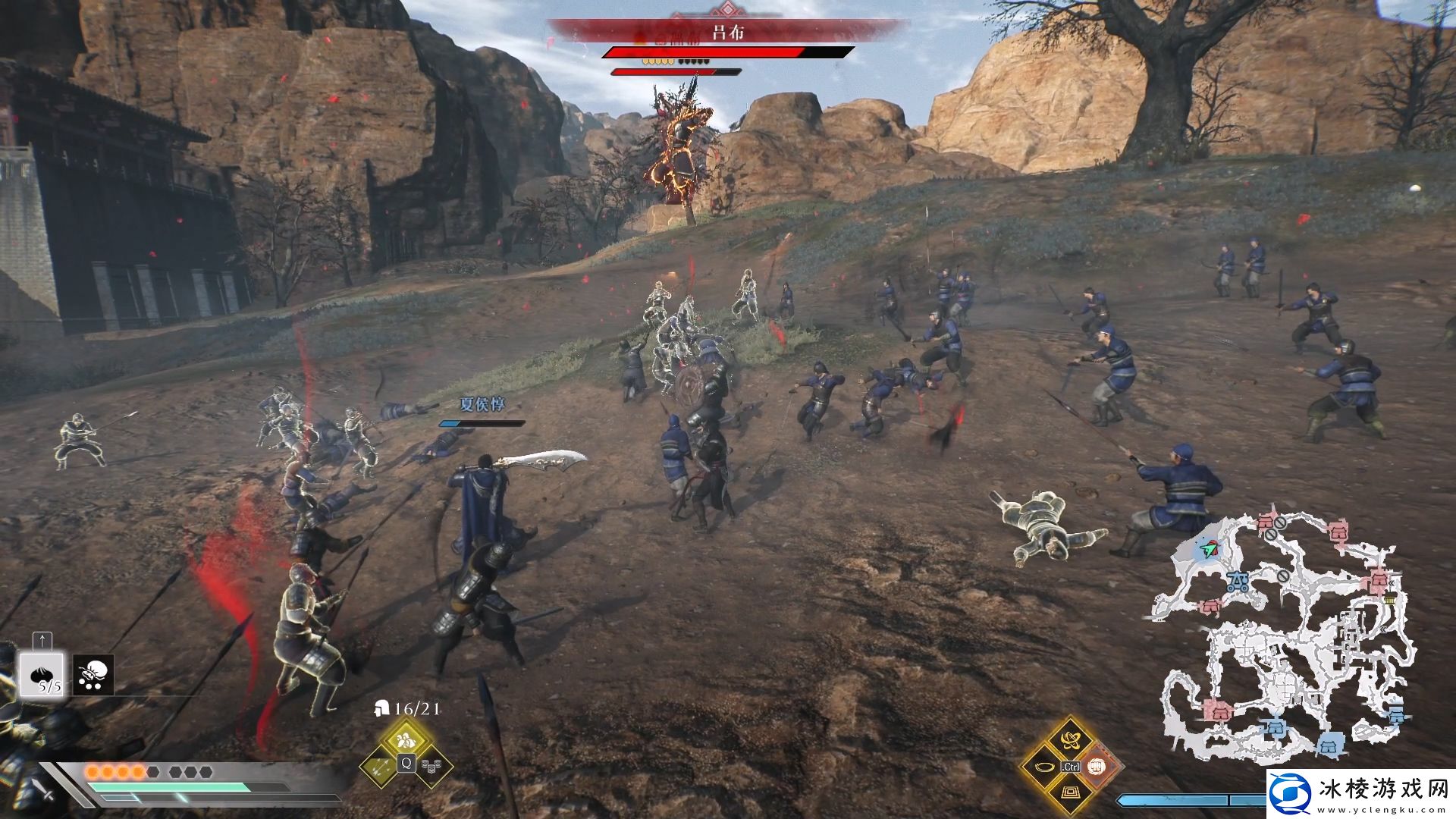Use the ring slash battle art
The height and width of the screenshot is (819, 1456).
[x=1043, y=766]
